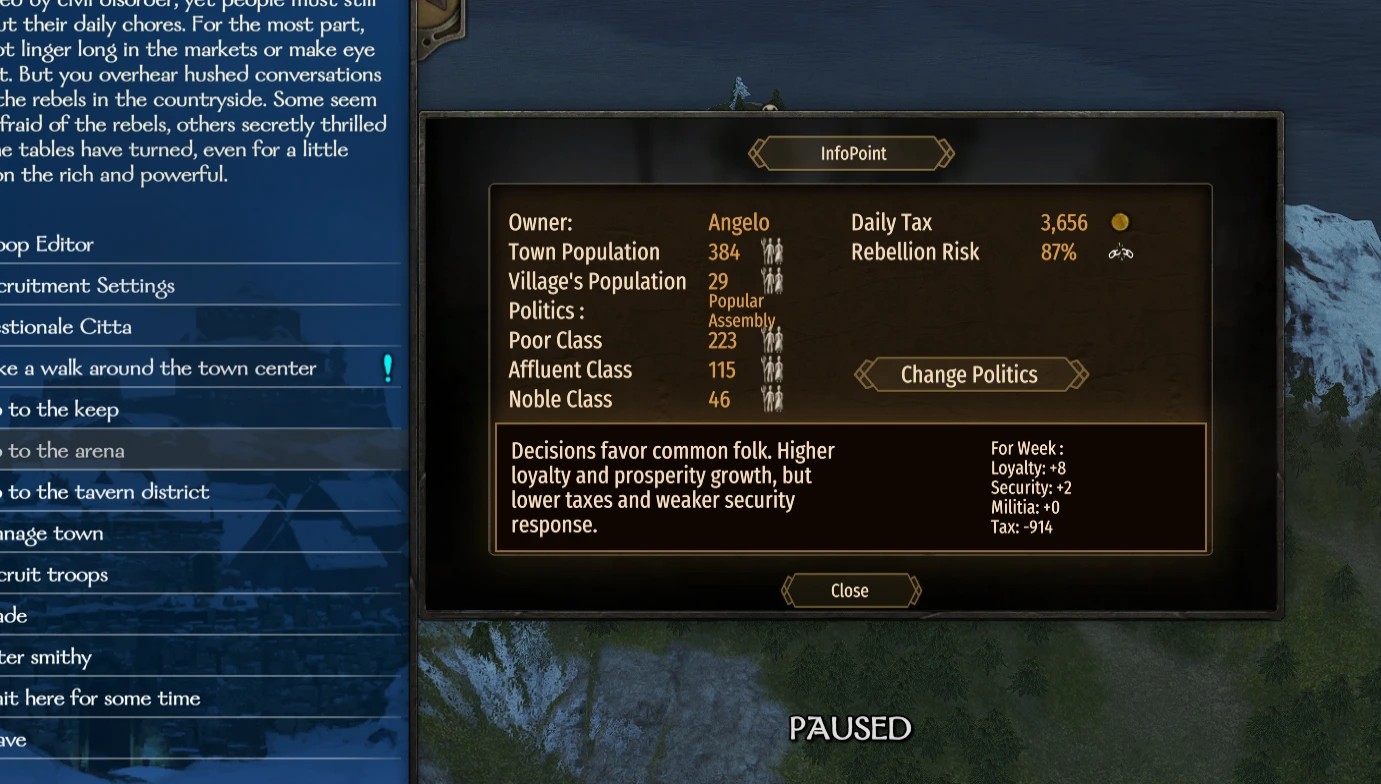Close the InfoPoint panel
The height and width of the screenshot is (784, 1381).
point(850,591)
